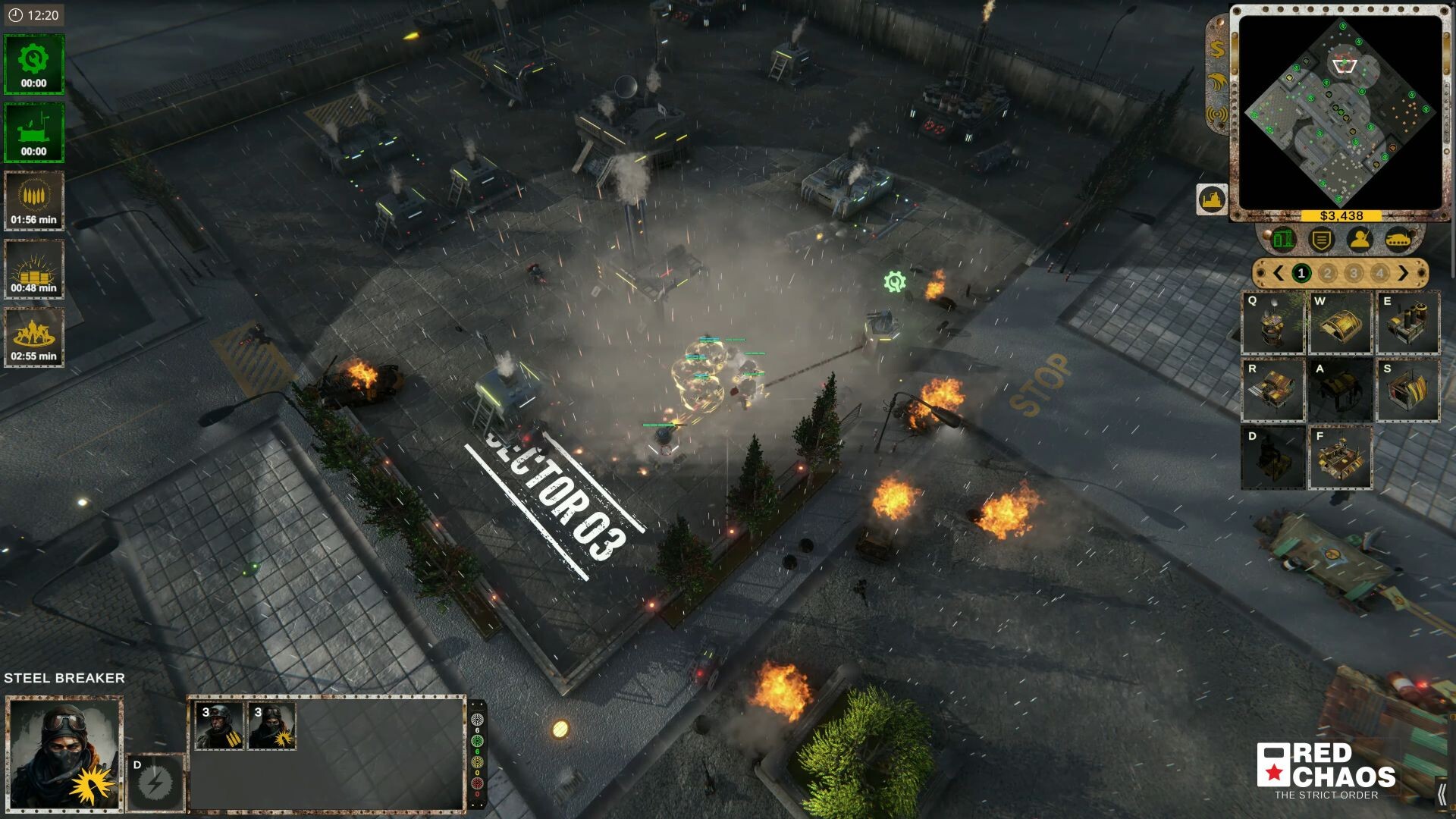1456x819 pixels.
Task: Click the left arrow to go back a build page
Action: click(x=1279, y=272)
